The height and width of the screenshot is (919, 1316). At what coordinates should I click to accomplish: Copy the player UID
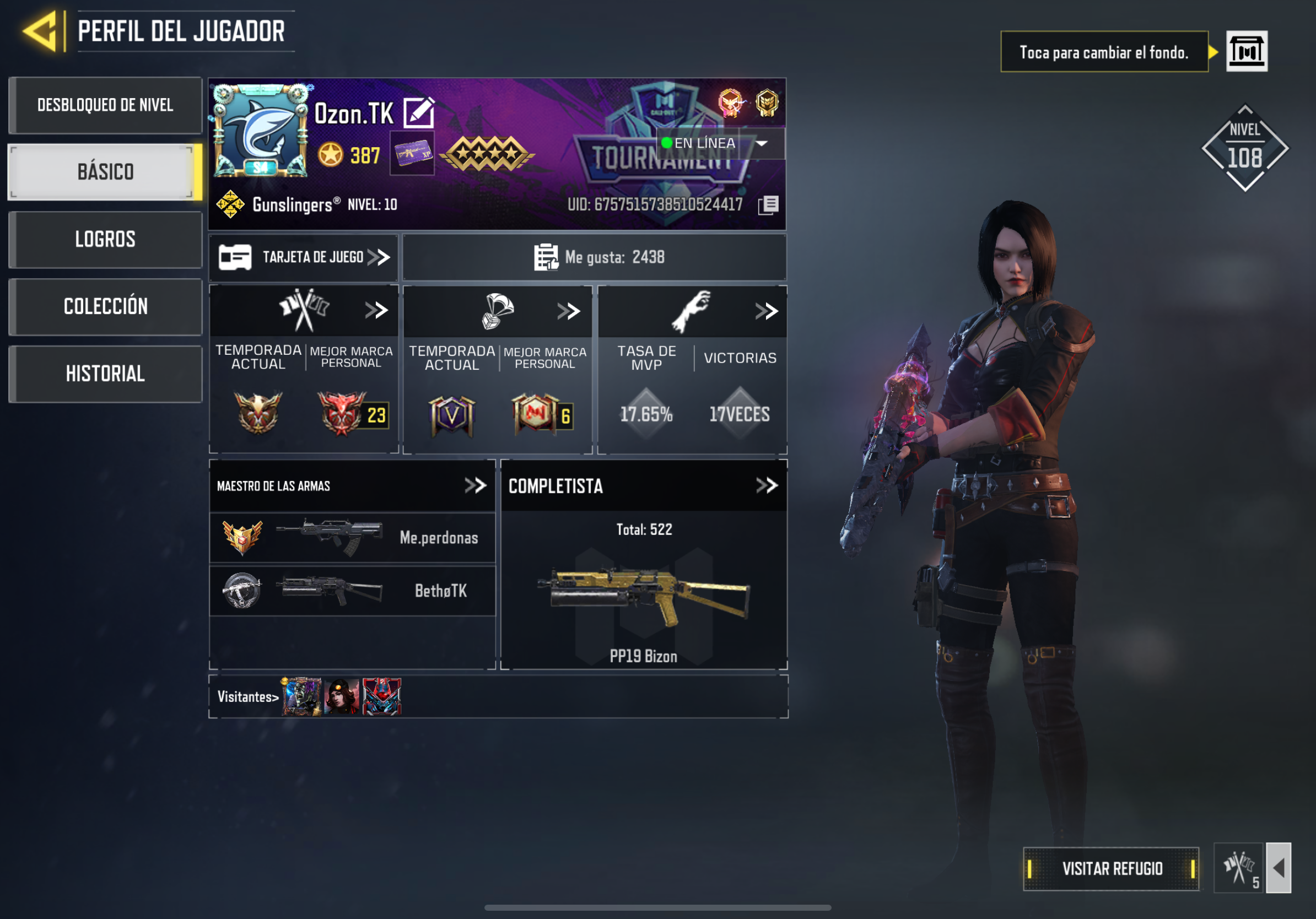tap(769, 204)
